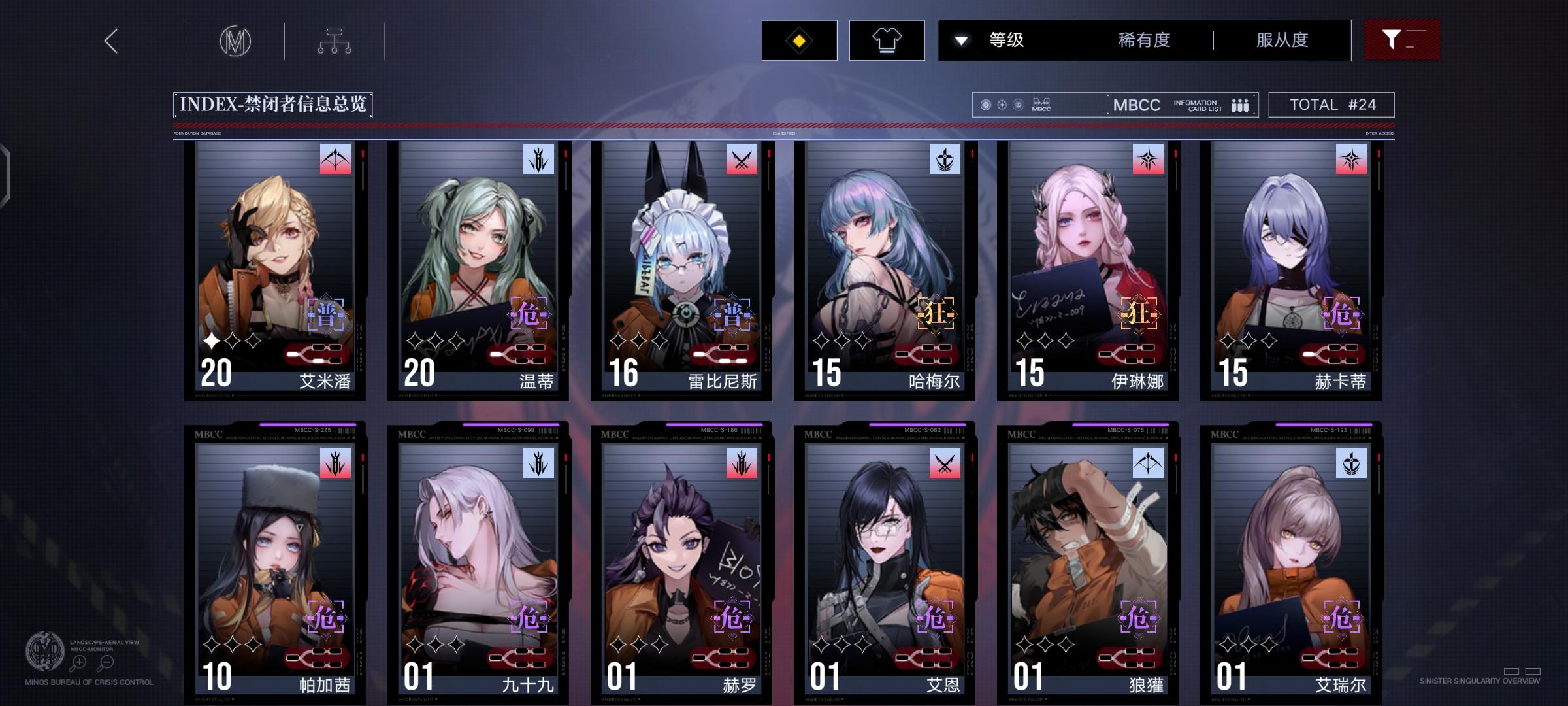The image size is (1568, 706).
Task: Open the circular M emblem icon
Action: click(x=236, y=41)
